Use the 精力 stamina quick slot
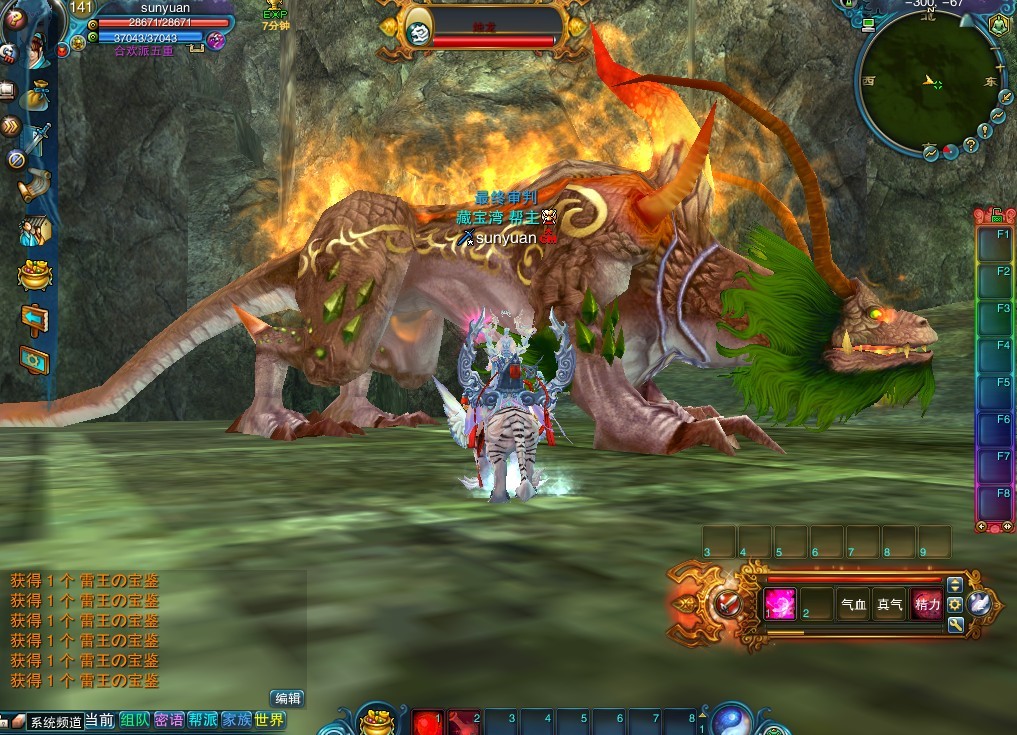This screenshot has width=1017, height=735. pos(926,604)
